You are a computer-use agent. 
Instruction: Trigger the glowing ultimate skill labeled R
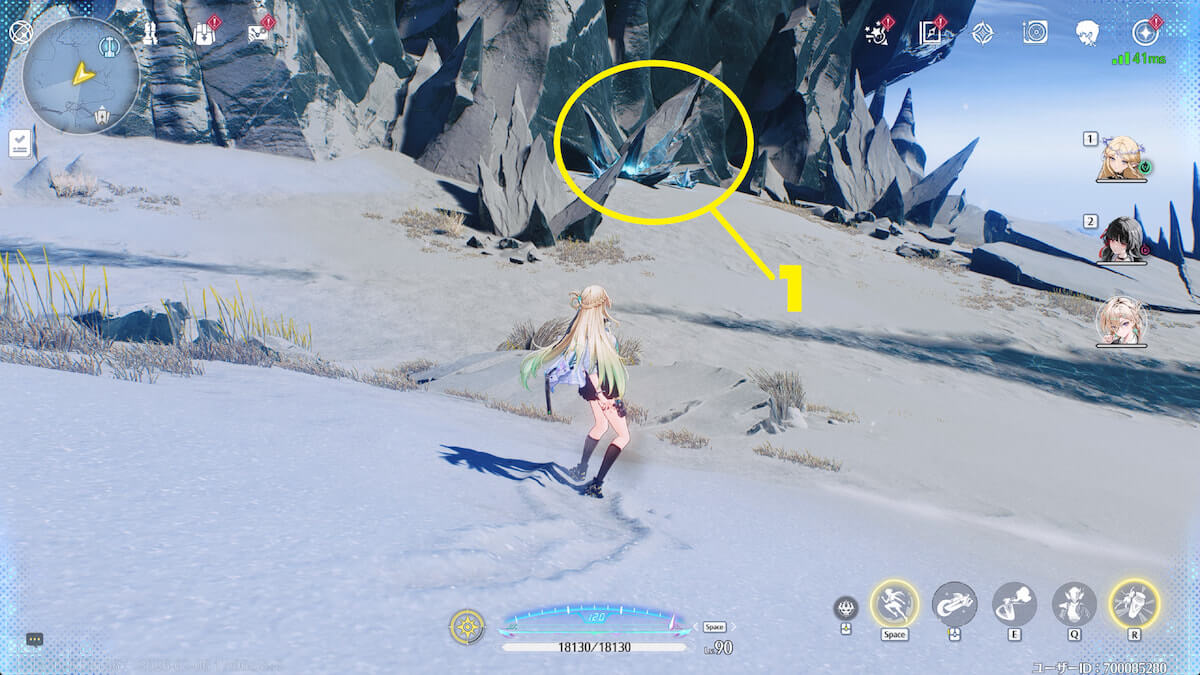(x=1134, y=603)
